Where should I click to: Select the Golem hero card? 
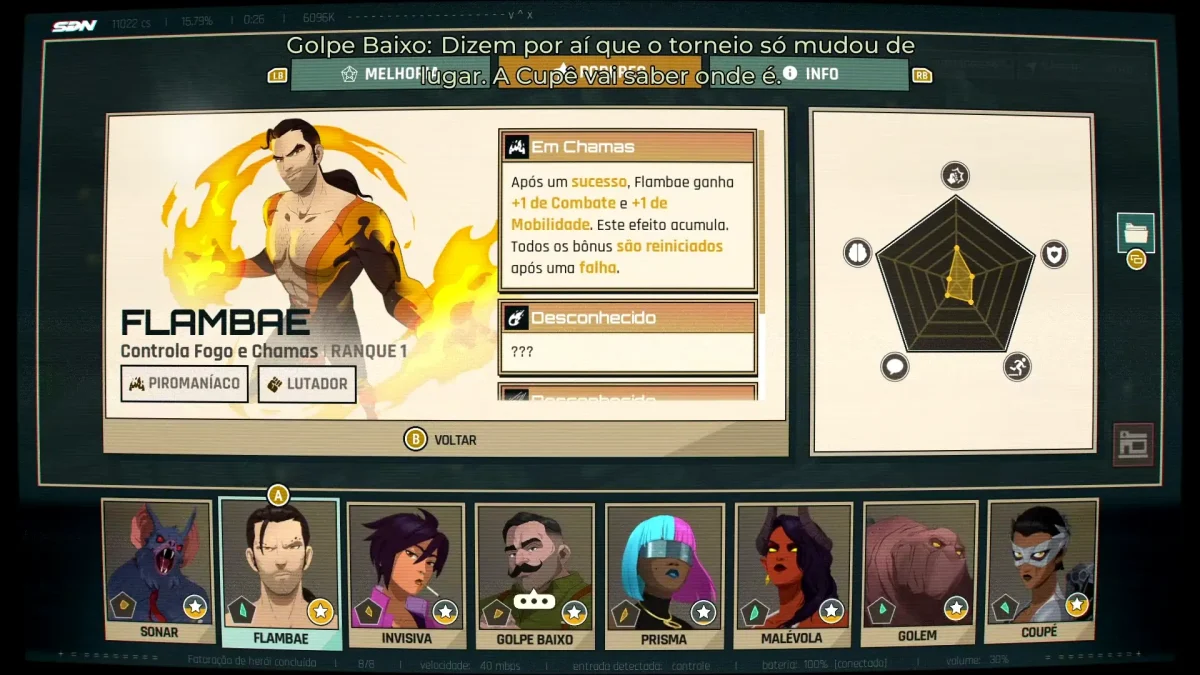pyautogui.click(x=918, y=570)
